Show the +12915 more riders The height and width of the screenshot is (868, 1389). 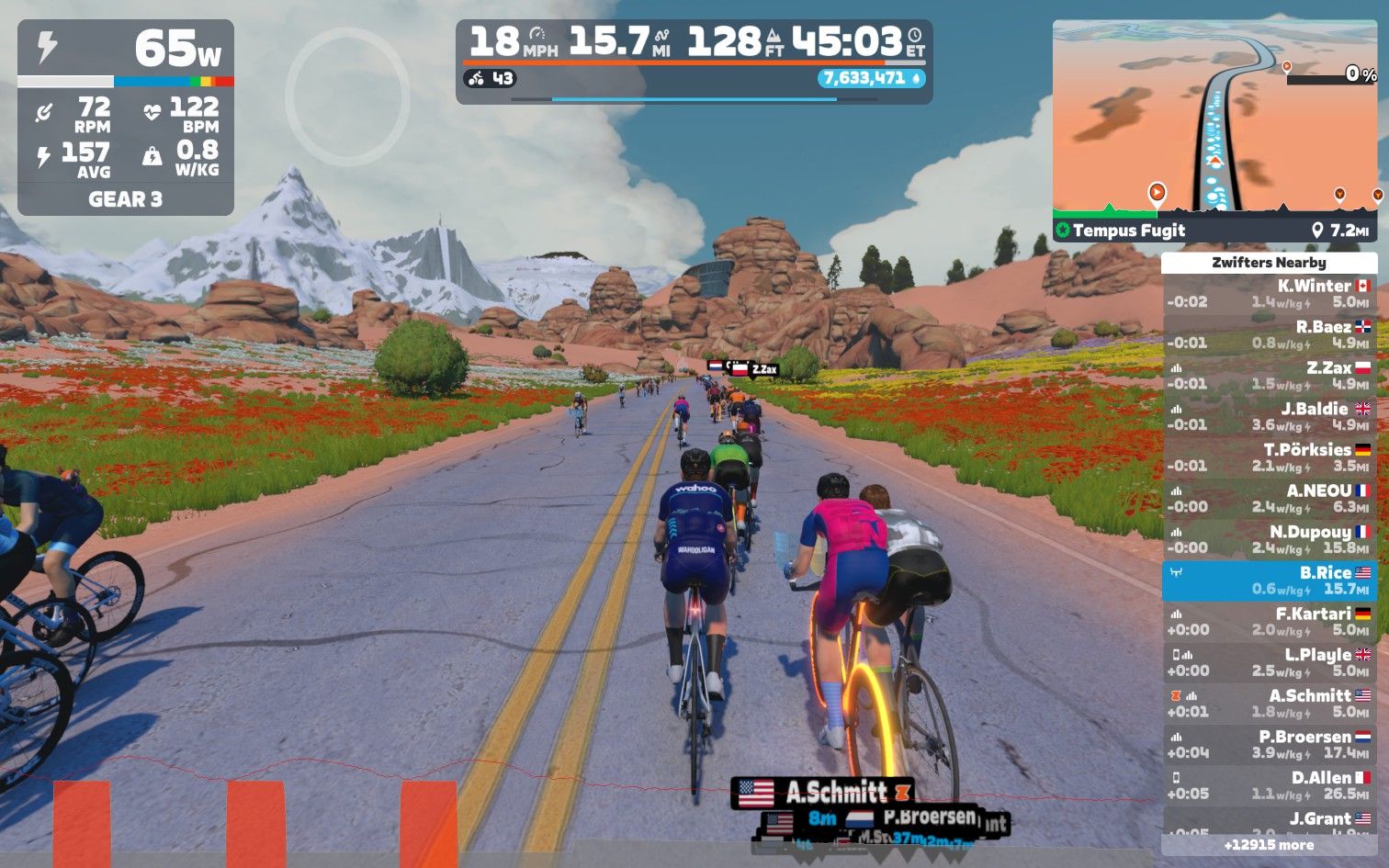1269,845
